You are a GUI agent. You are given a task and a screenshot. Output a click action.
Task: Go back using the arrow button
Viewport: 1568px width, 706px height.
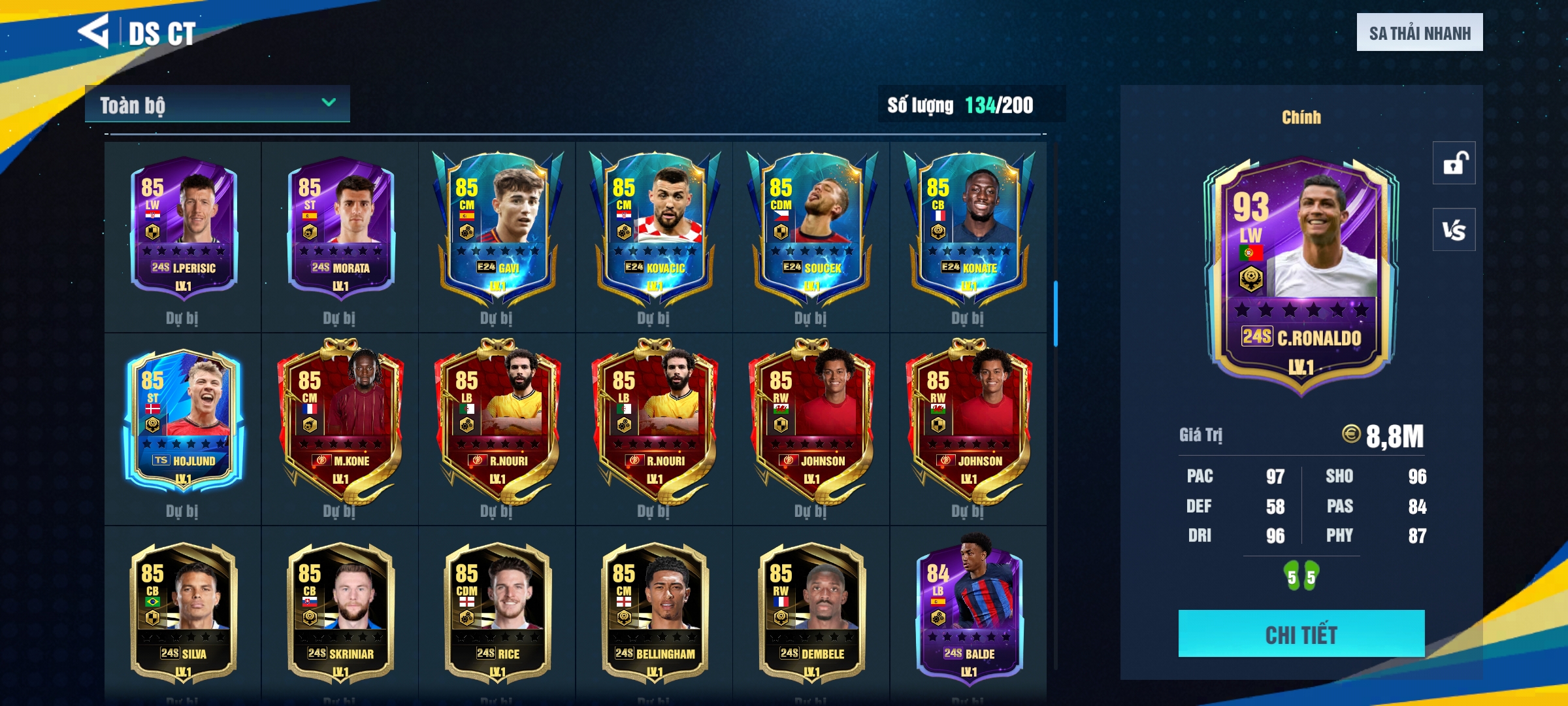[93, 31]
